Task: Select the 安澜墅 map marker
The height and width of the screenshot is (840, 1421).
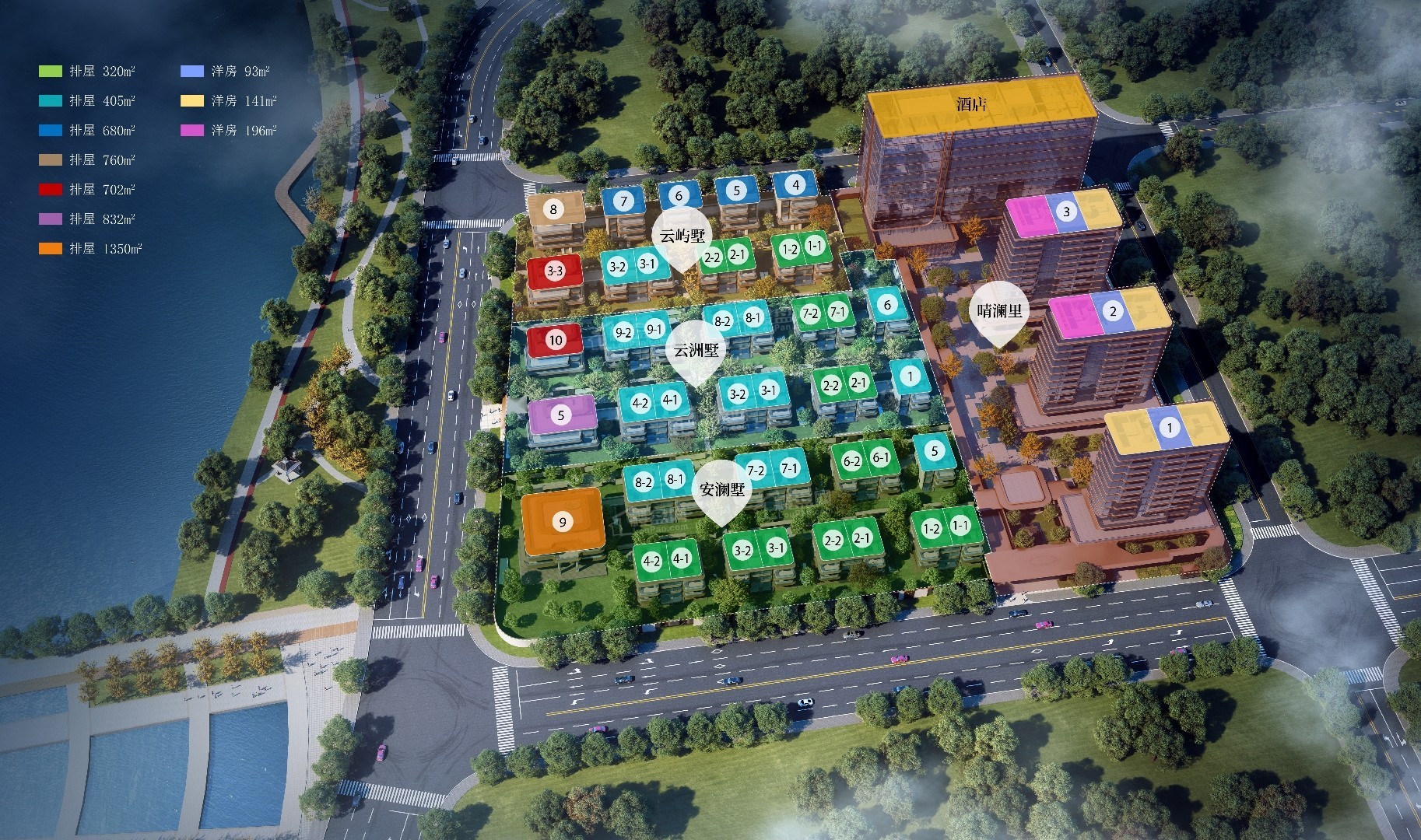Action: tap(721, 492)
